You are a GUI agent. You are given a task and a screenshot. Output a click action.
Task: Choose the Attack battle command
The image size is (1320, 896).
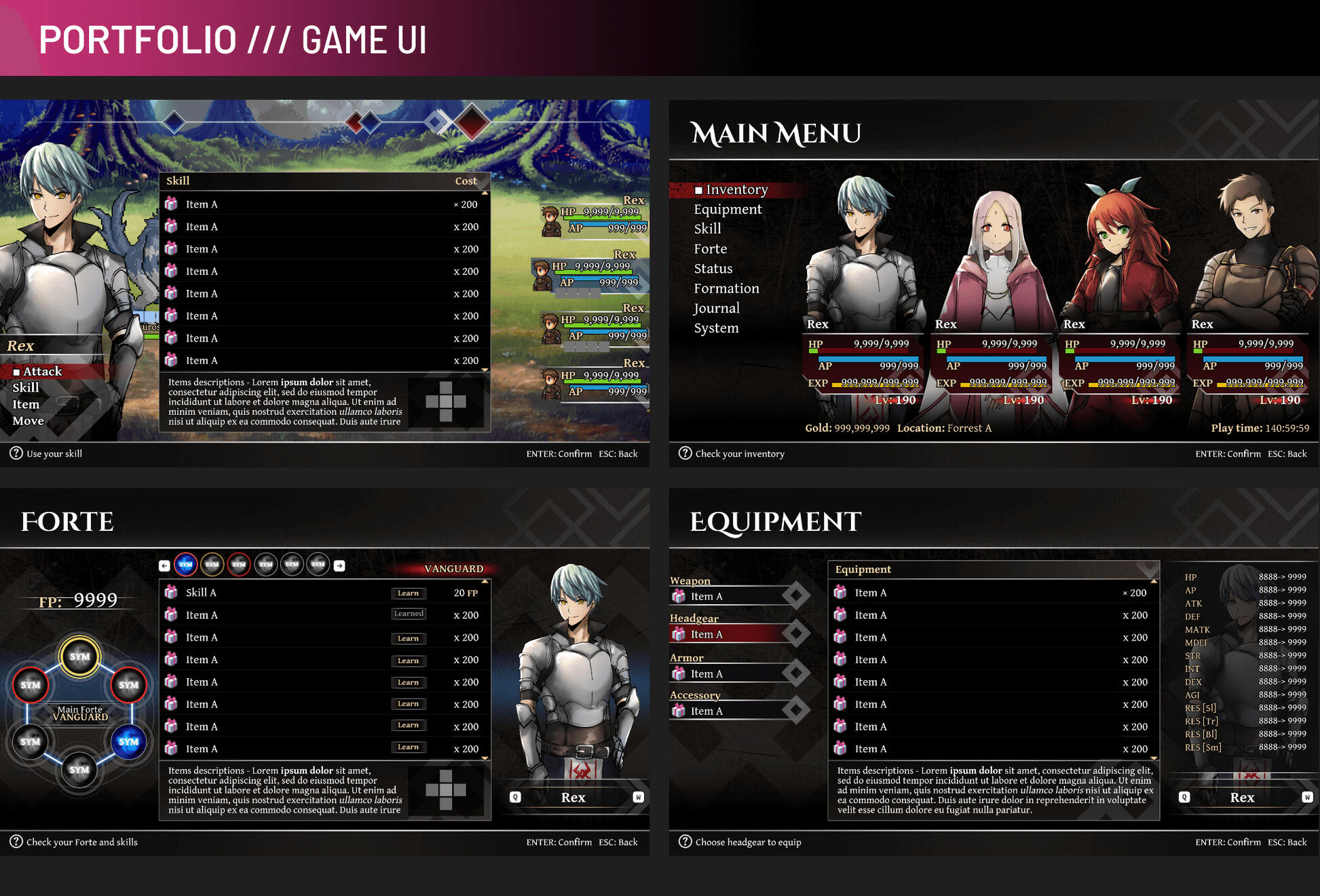[42, 371]
